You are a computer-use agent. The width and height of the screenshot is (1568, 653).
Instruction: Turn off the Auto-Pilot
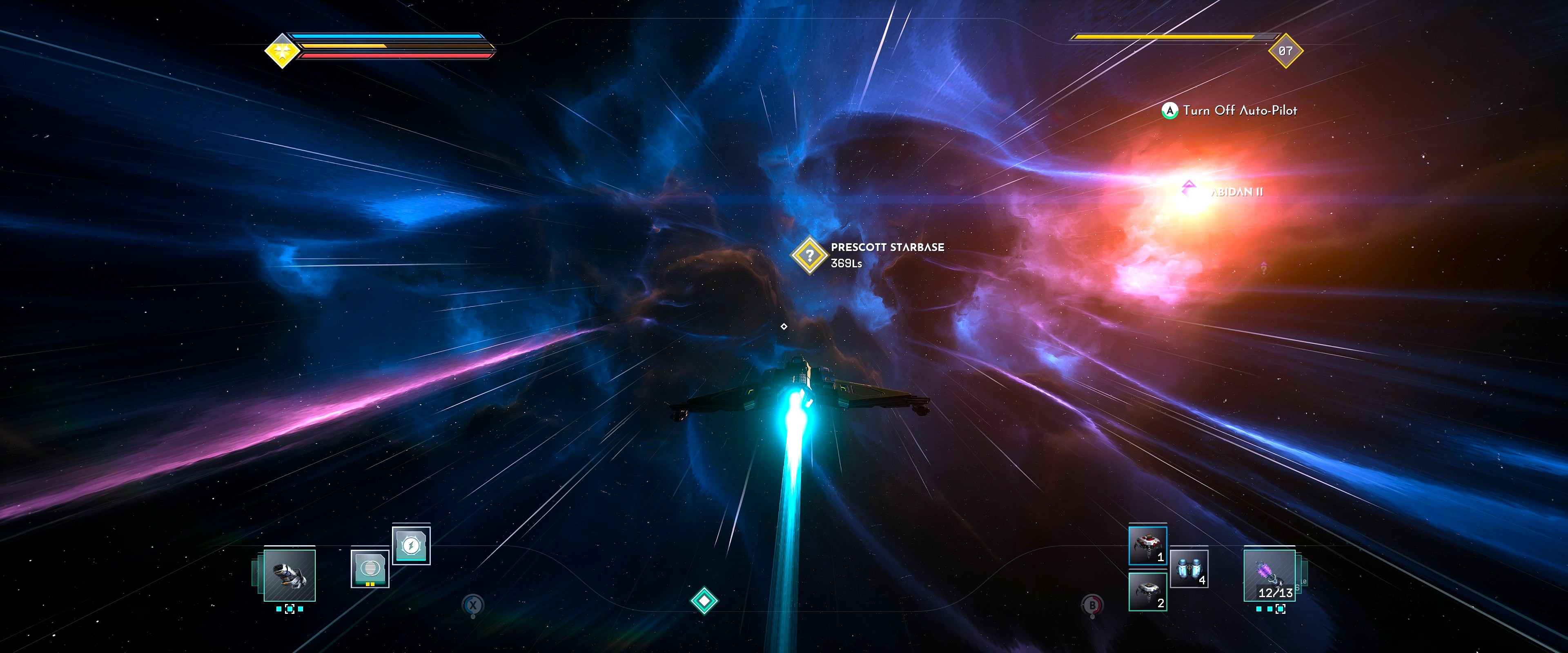(x=1171, y=111)
